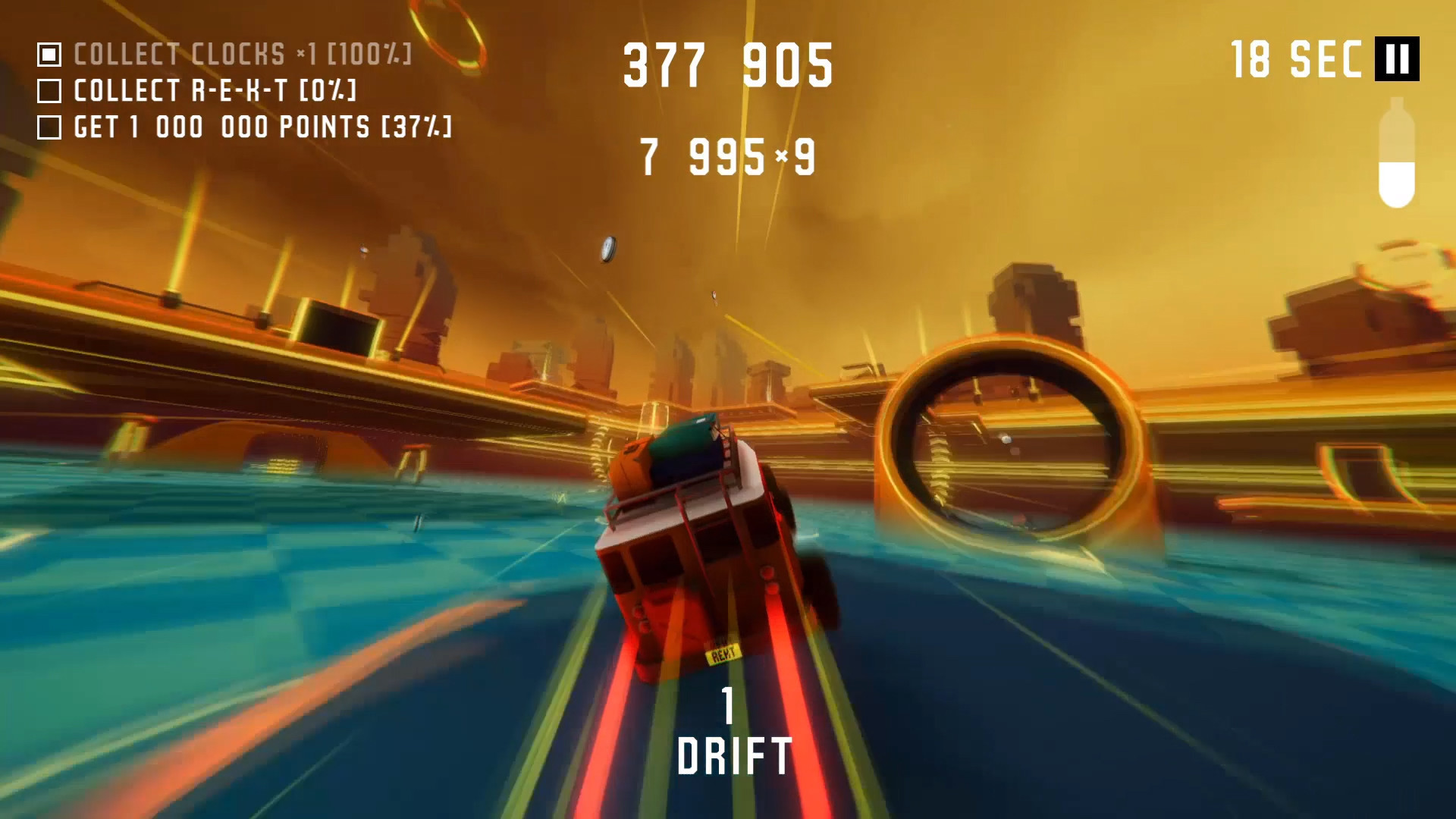This screenshot has height=819, width=1456.
Task: Click the floating clock collectible in the sky
Action: point(607,248)
